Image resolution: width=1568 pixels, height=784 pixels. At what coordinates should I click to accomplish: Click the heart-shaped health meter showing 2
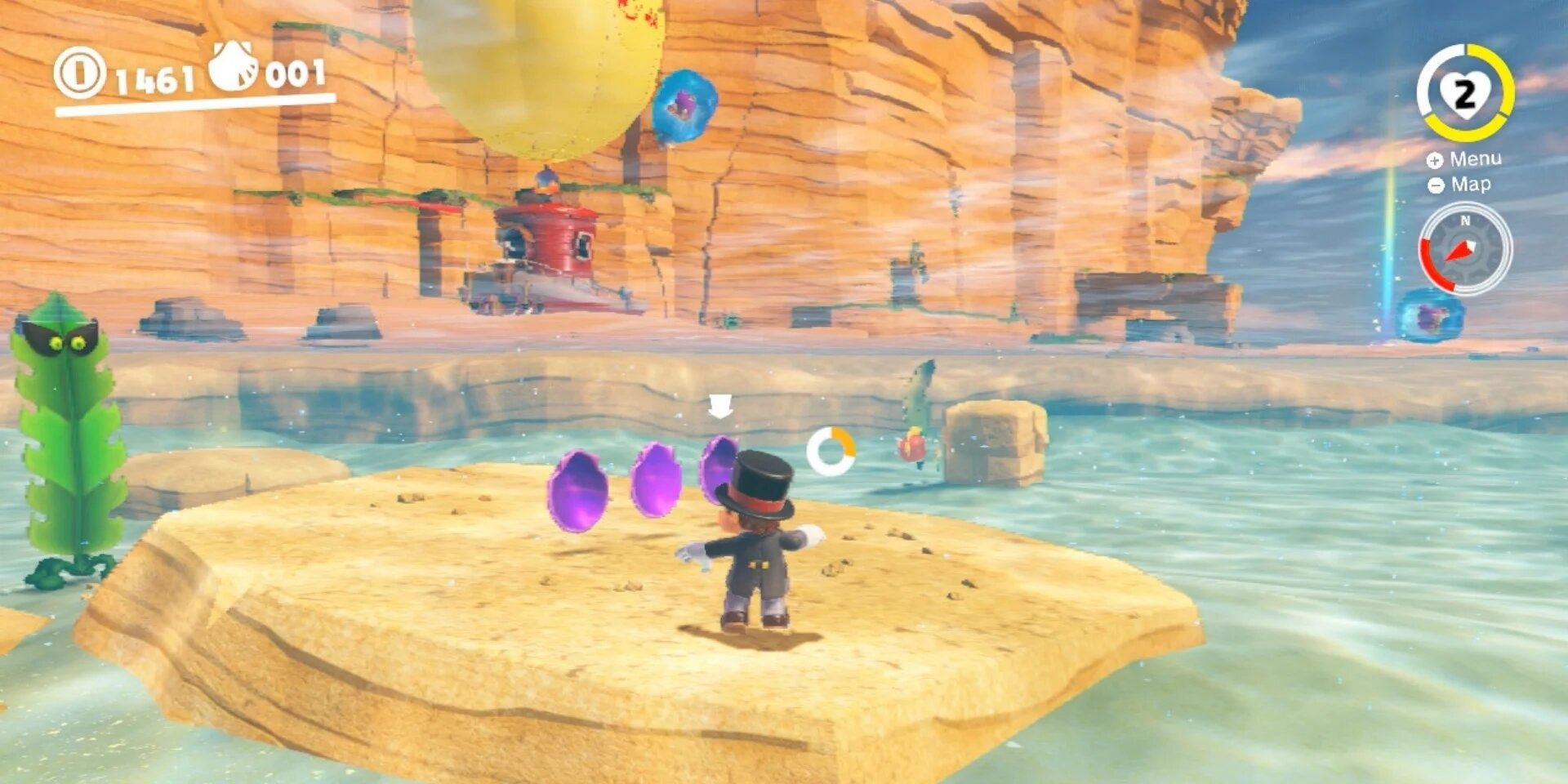1468,92
